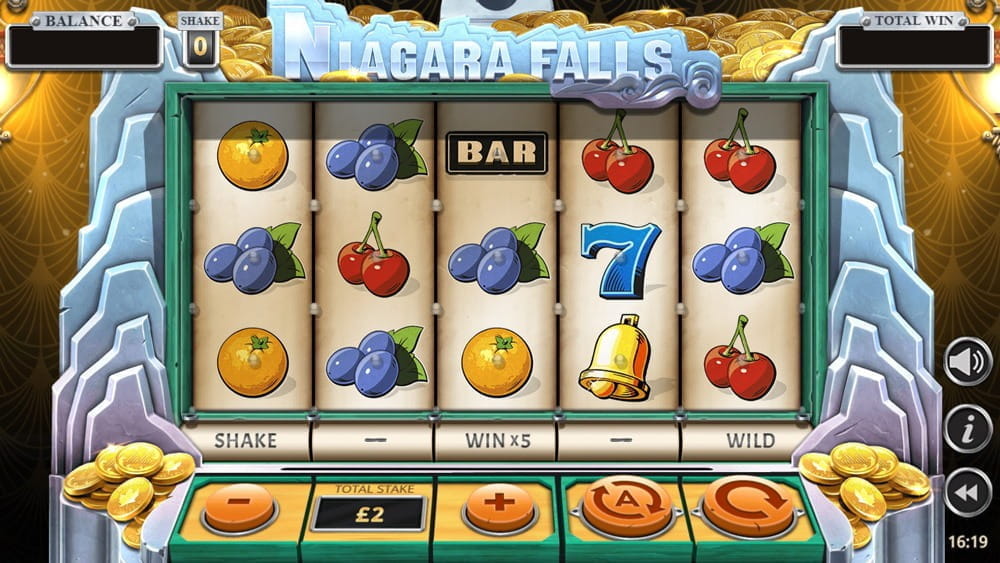
Task: Spin the reels with the spin button
Action: click(748, 504)
